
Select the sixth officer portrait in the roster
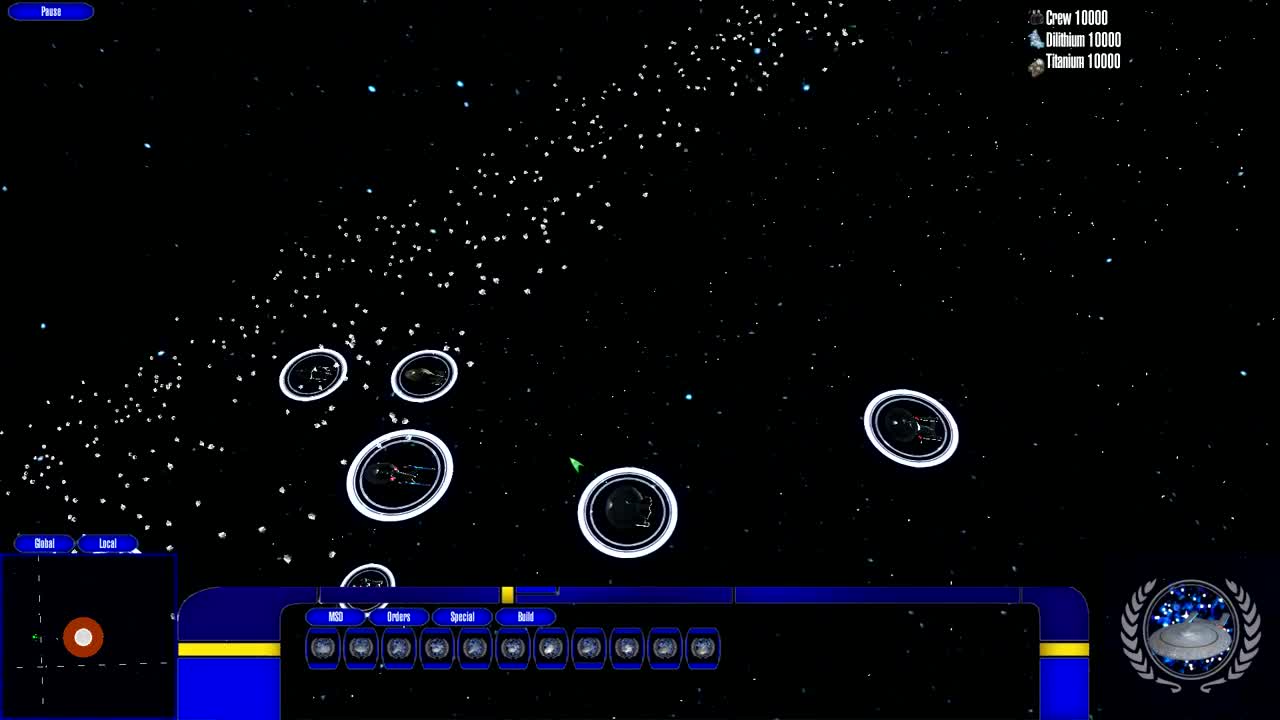coord(513,648)
